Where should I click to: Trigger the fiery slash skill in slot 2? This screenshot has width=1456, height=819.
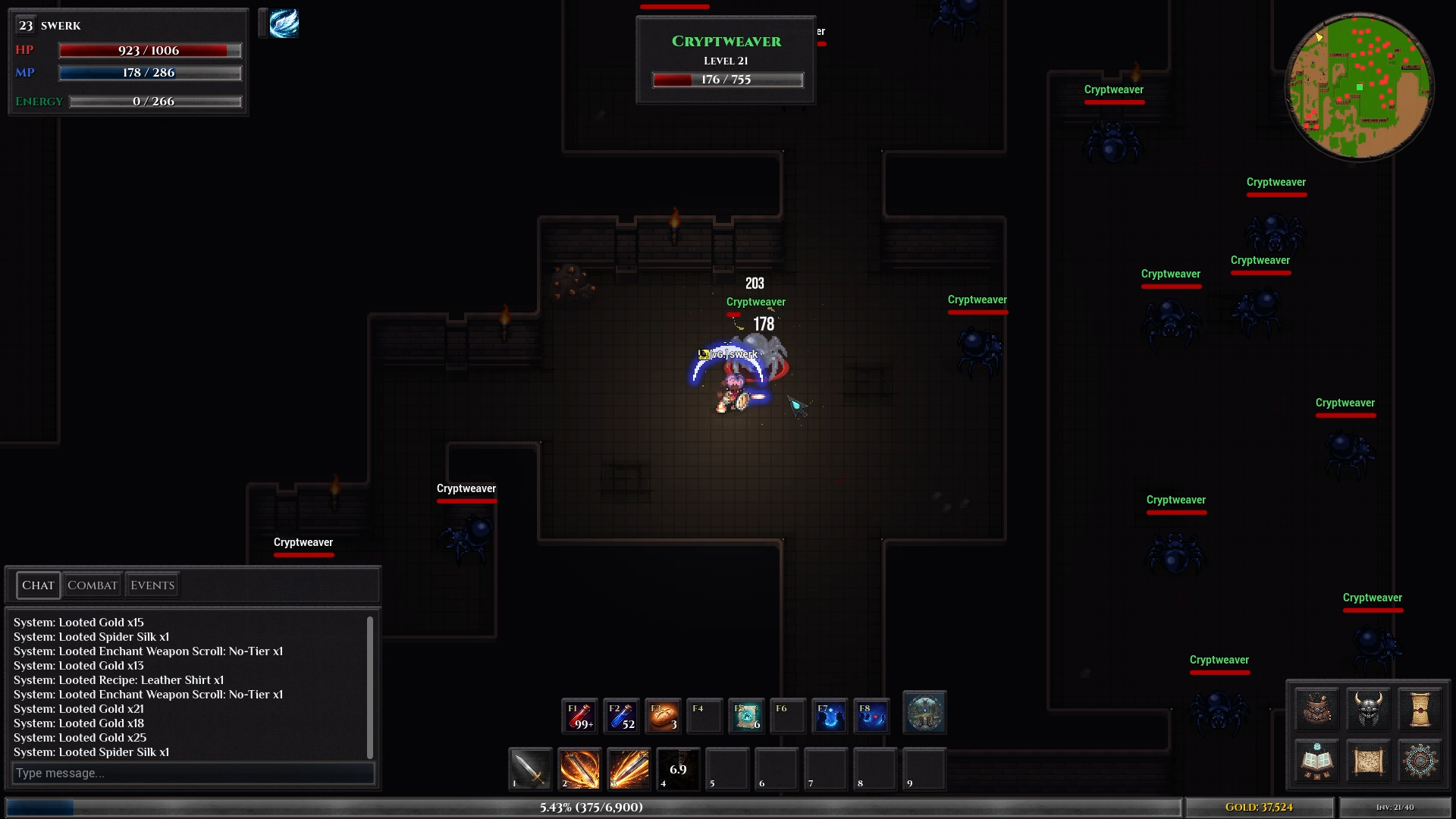pos(579,770)
